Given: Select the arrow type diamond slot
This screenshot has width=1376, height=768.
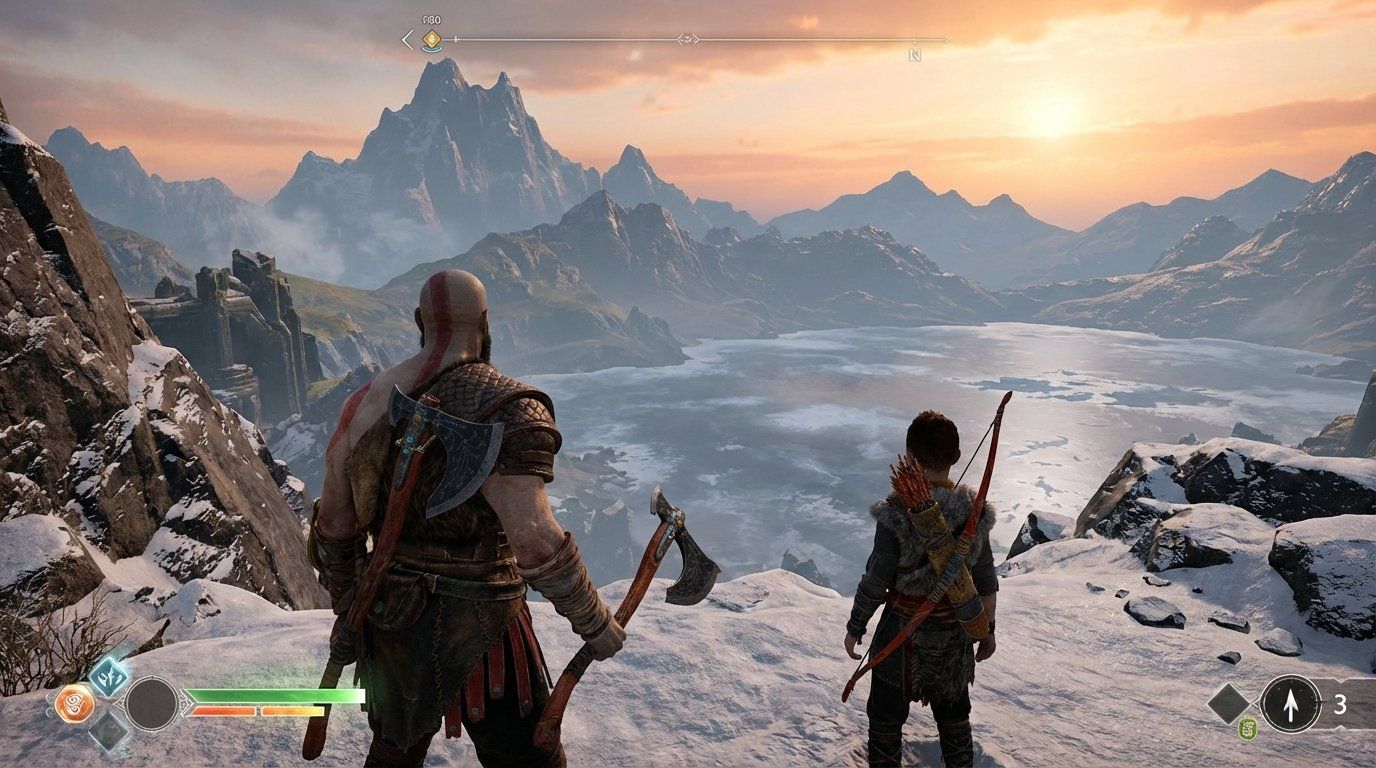Looking at the screenshot, I should point(1229,705).
